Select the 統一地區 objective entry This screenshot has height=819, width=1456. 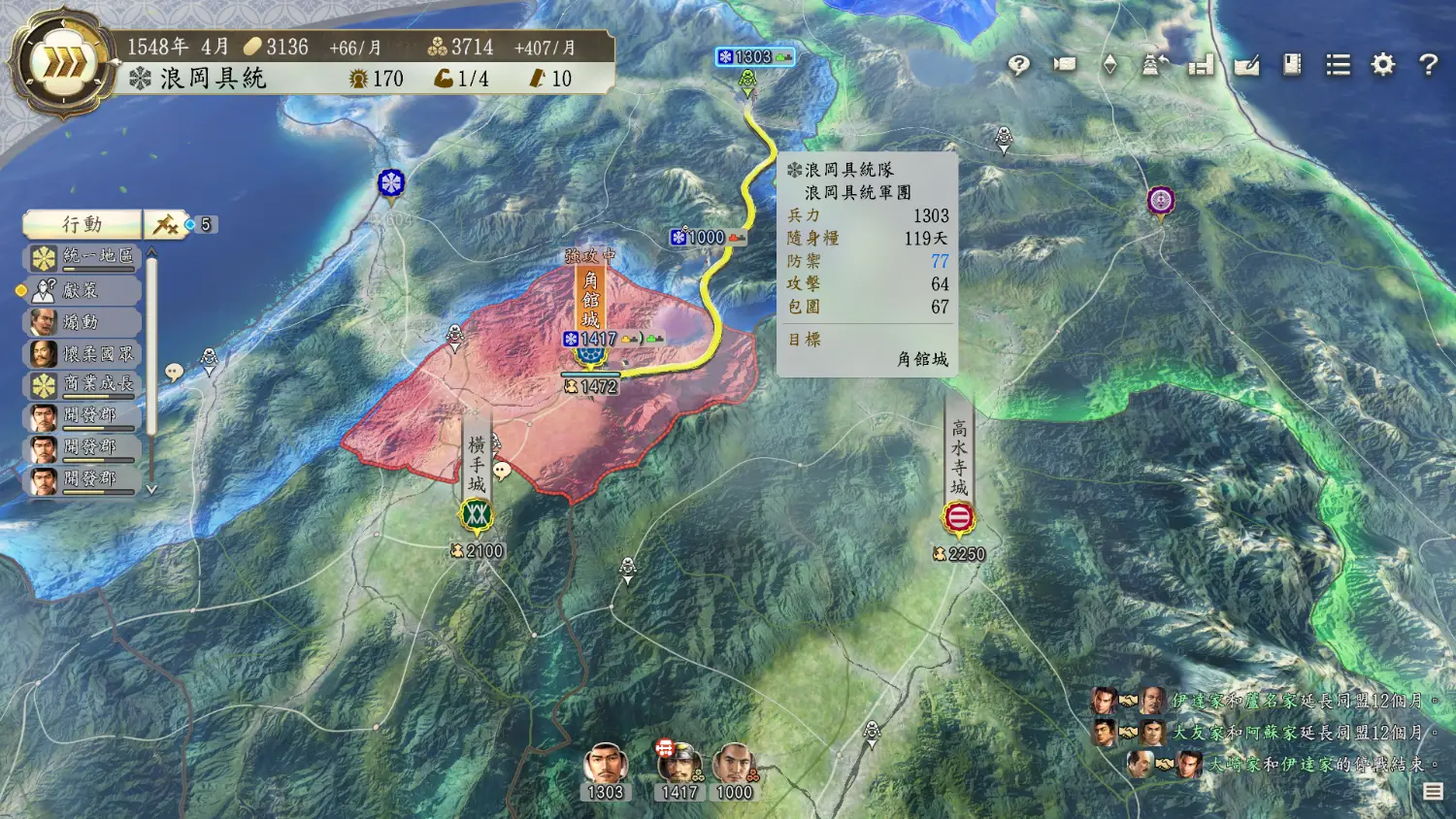[83, 257]
